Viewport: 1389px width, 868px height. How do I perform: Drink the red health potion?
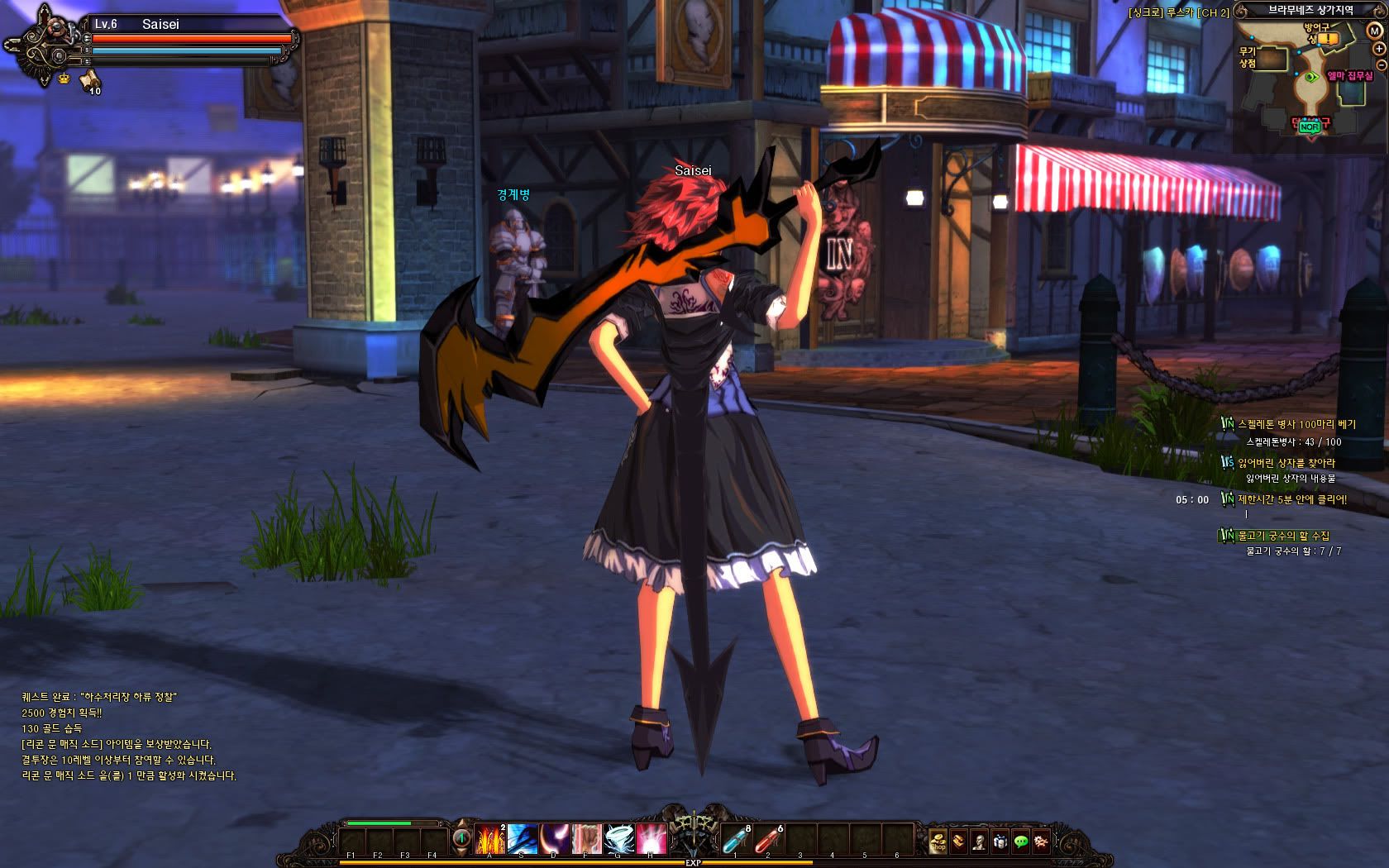[768, 839]
